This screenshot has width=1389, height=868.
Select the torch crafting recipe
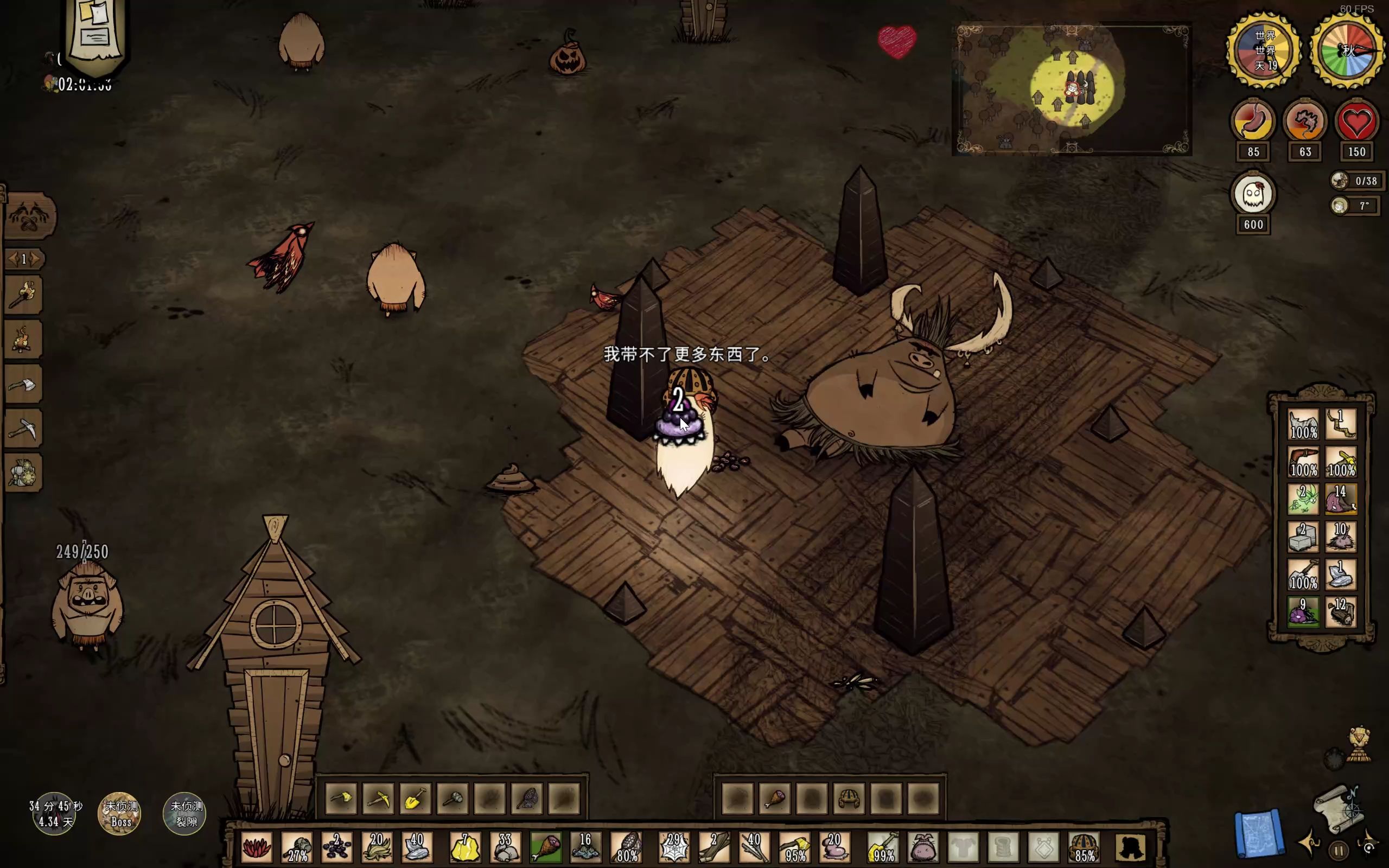pyautogui.click(x=23, y=295)
